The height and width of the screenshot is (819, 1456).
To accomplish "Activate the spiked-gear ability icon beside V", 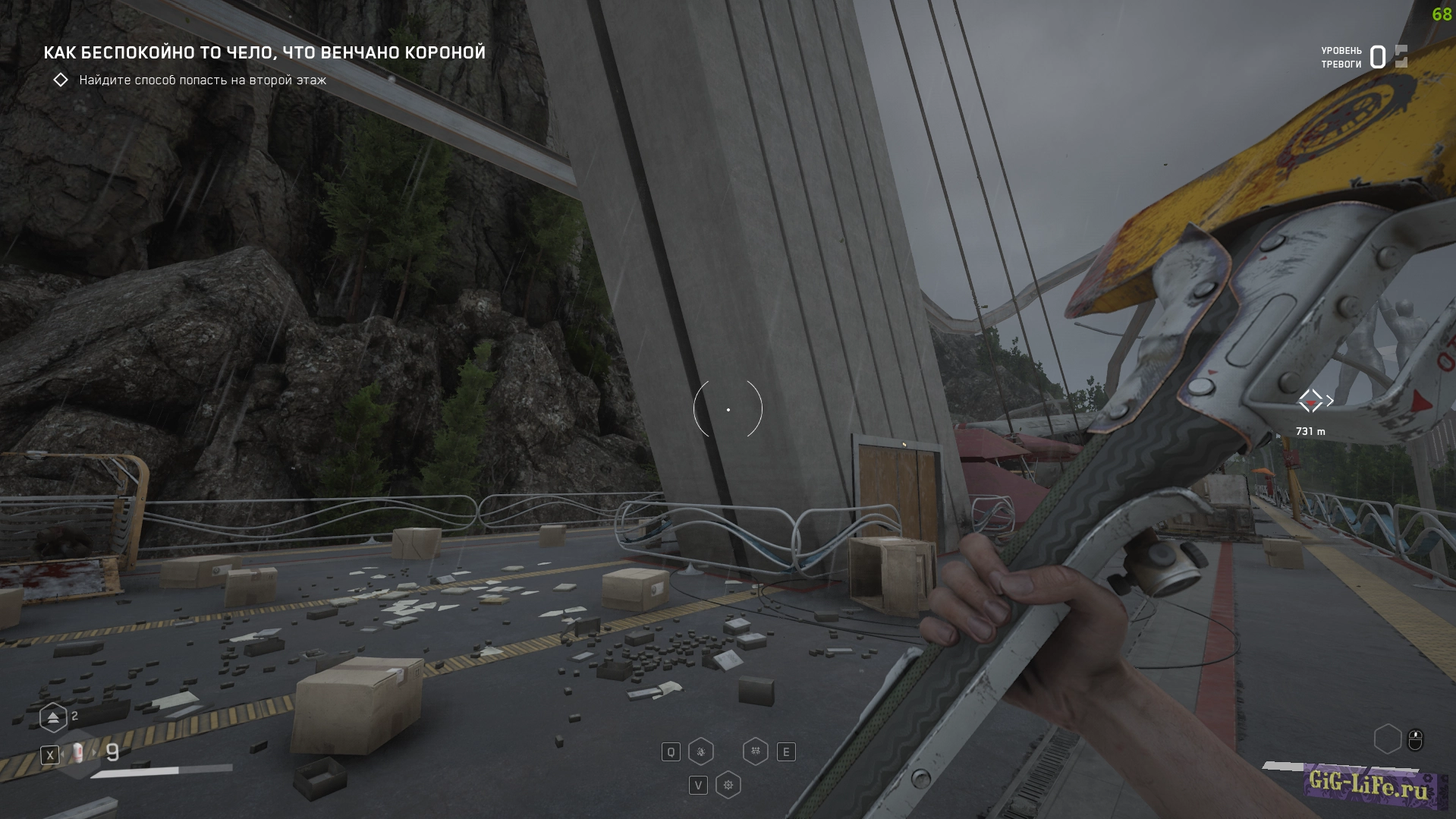I will 728,785.
